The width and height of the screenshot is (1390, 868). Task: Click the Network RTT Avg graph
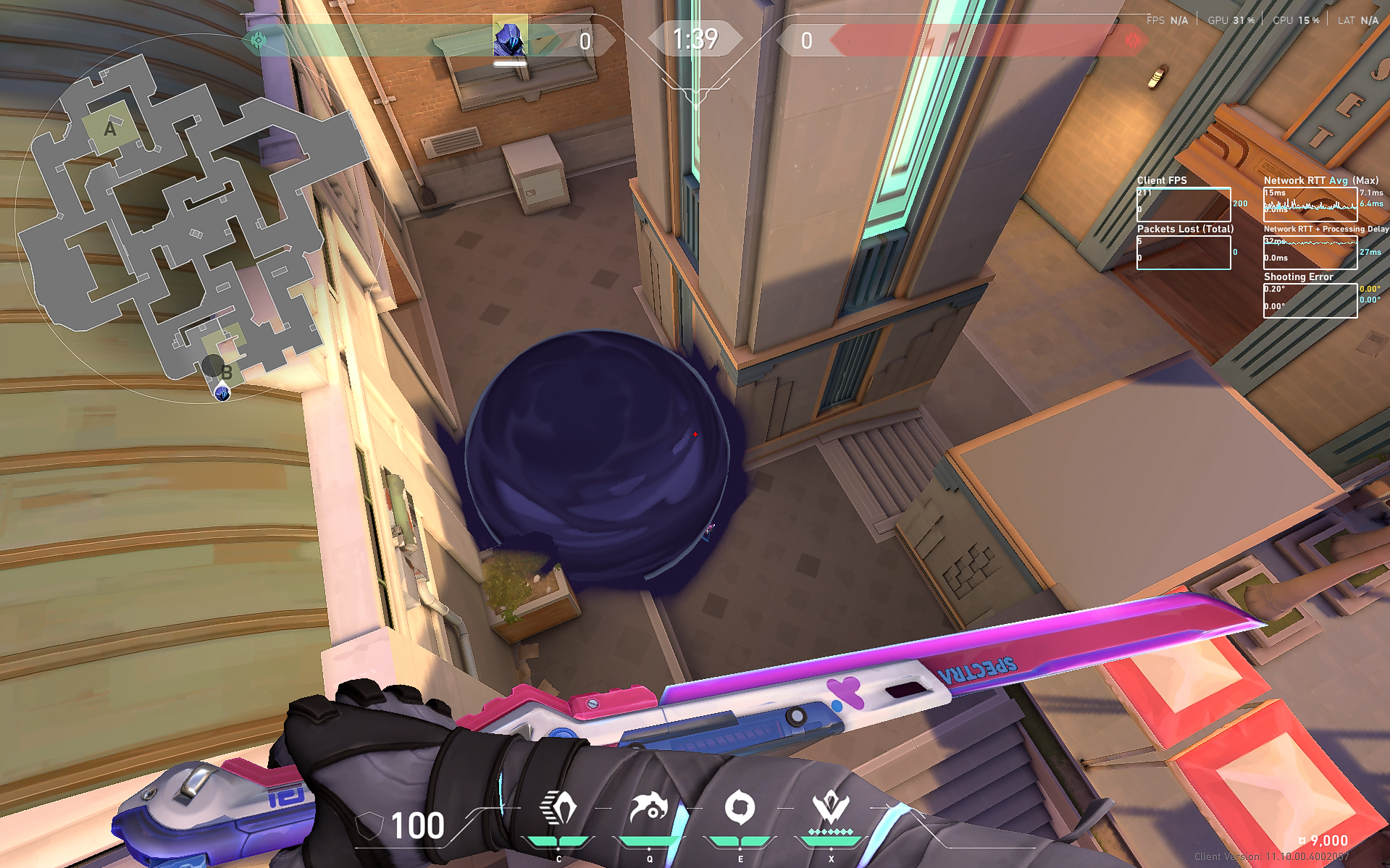click(1310, 203)
